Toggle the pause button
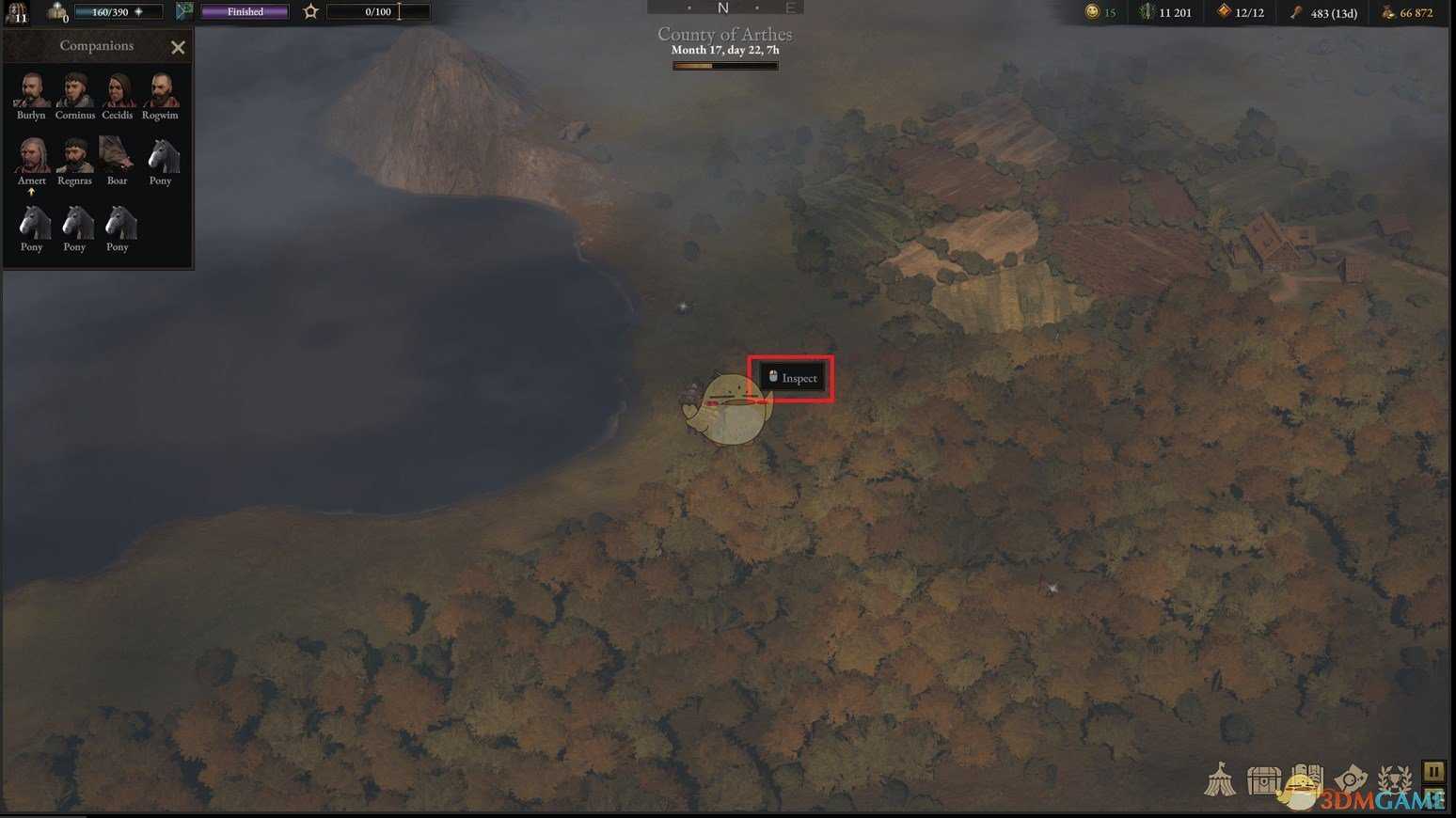 coord(1433,772)
